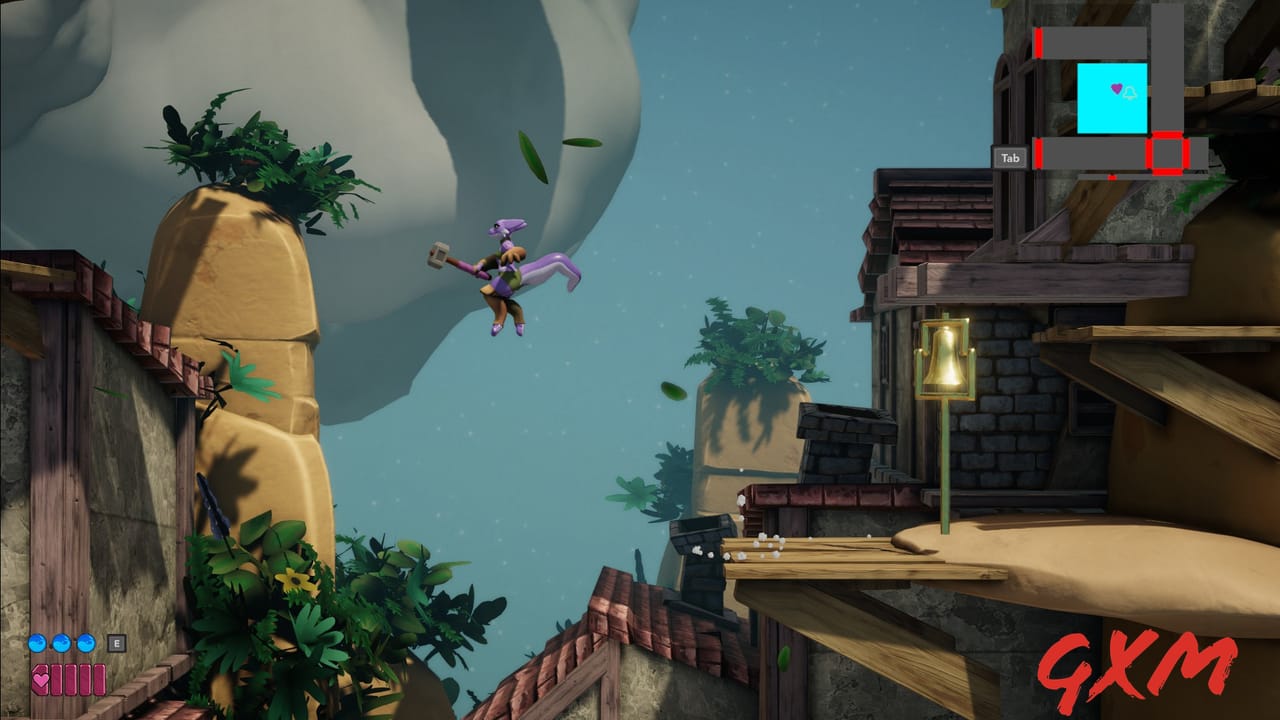Click the E ability key prompt

pos(117,643)
